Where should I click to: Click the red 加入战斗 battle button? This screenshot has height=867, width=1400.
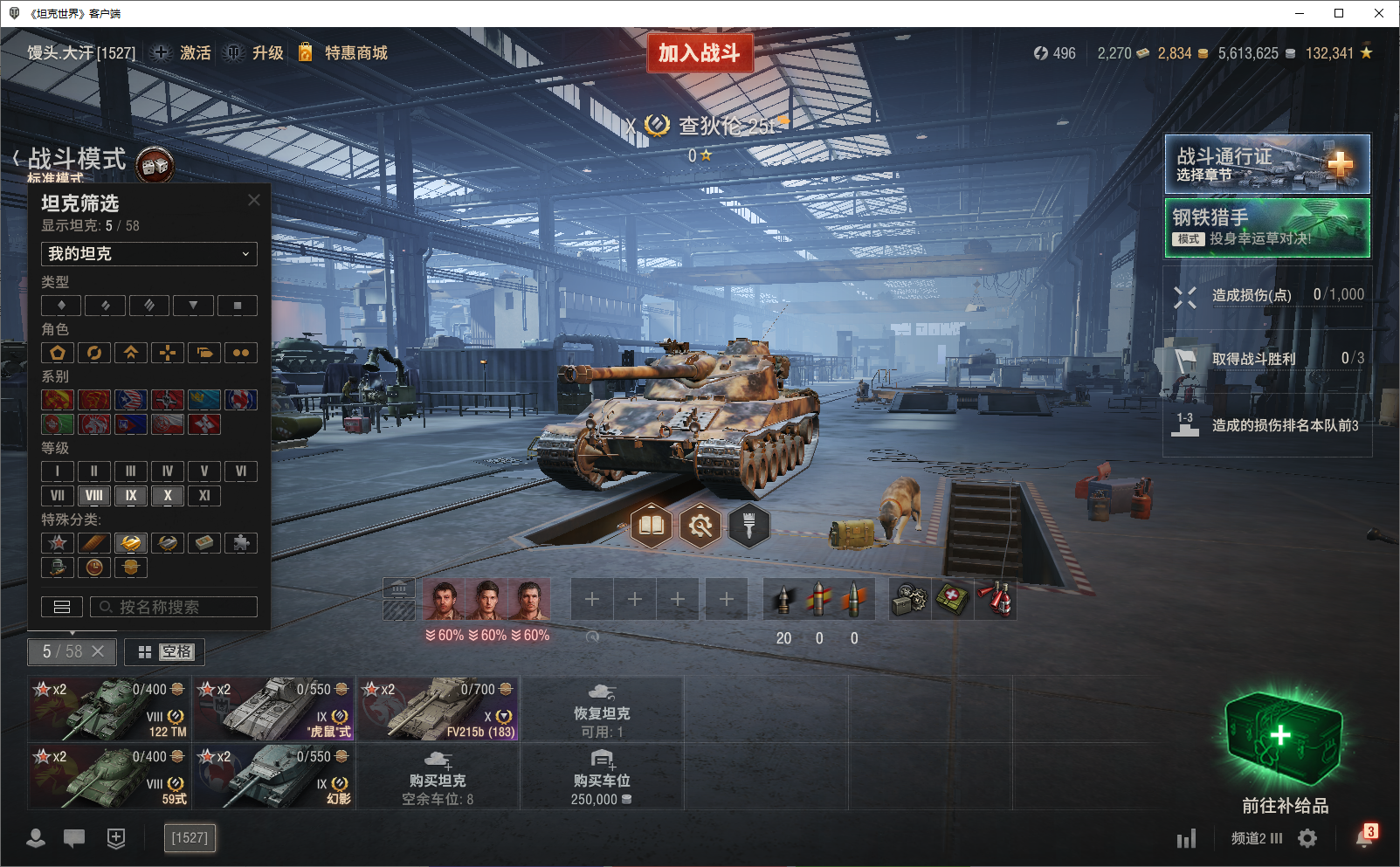700,53
